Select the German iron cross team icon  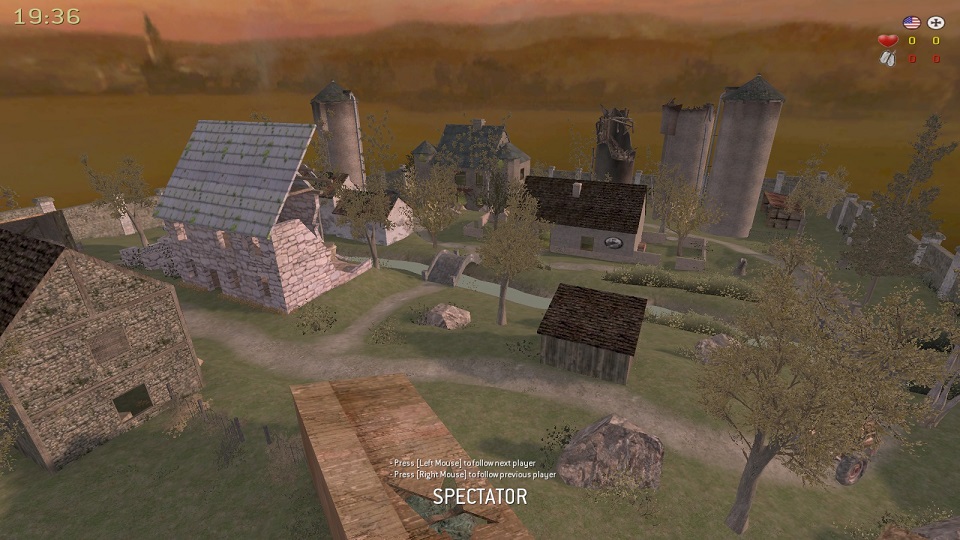936,22
